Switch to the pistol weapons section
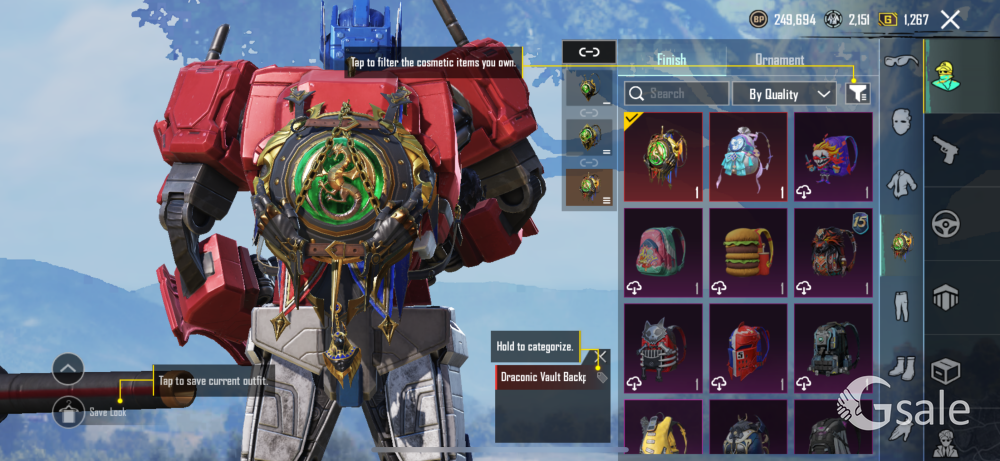 tap(945, 149)
